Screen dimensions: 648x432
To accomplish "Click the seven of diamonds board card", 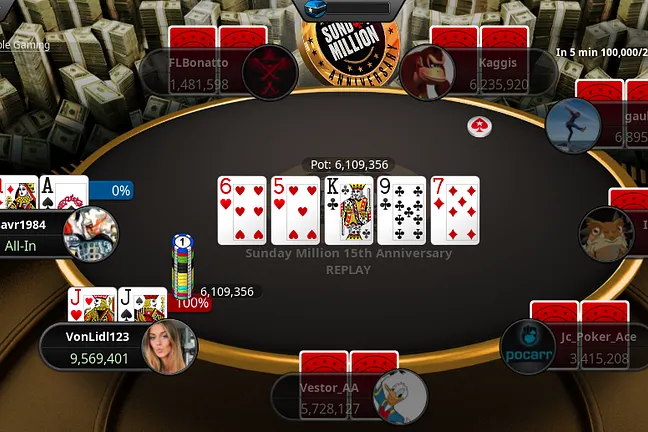I will [454, 210].
